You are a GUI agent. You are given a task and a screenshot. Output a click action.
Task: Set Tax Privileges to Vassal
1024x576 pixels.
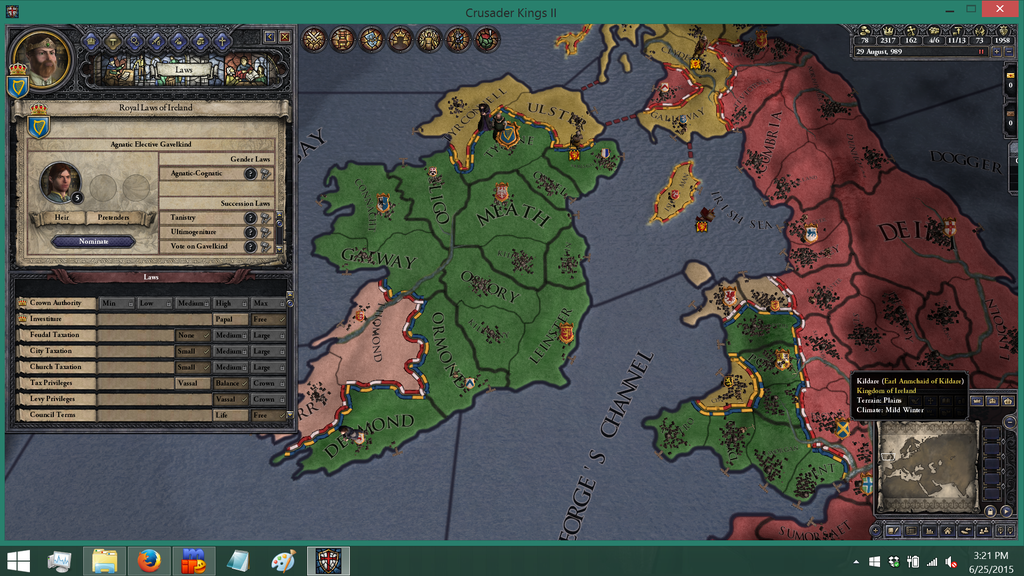point(191,383)
